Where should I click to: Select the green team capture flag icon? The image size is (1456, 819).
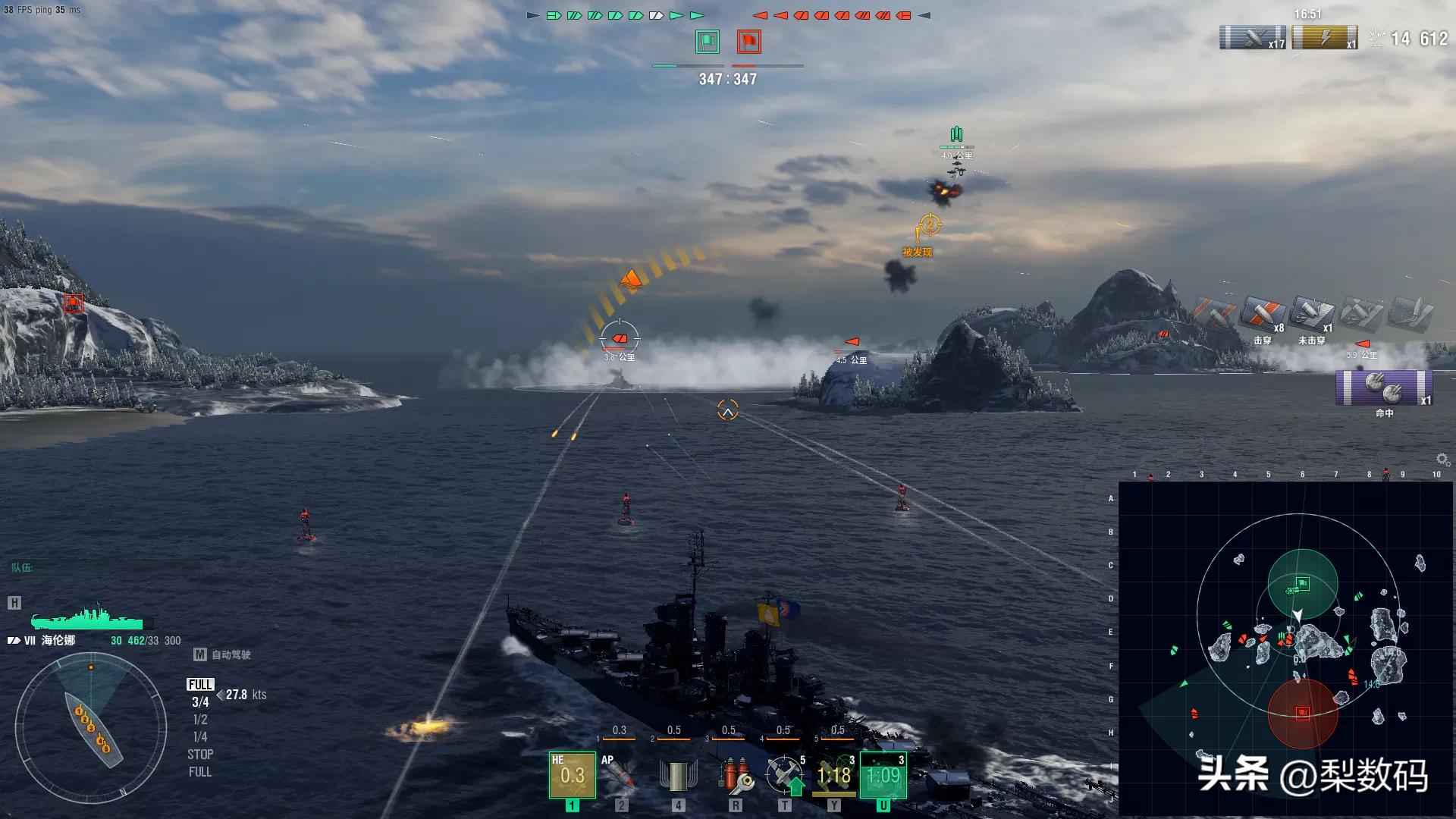[708, 42]
